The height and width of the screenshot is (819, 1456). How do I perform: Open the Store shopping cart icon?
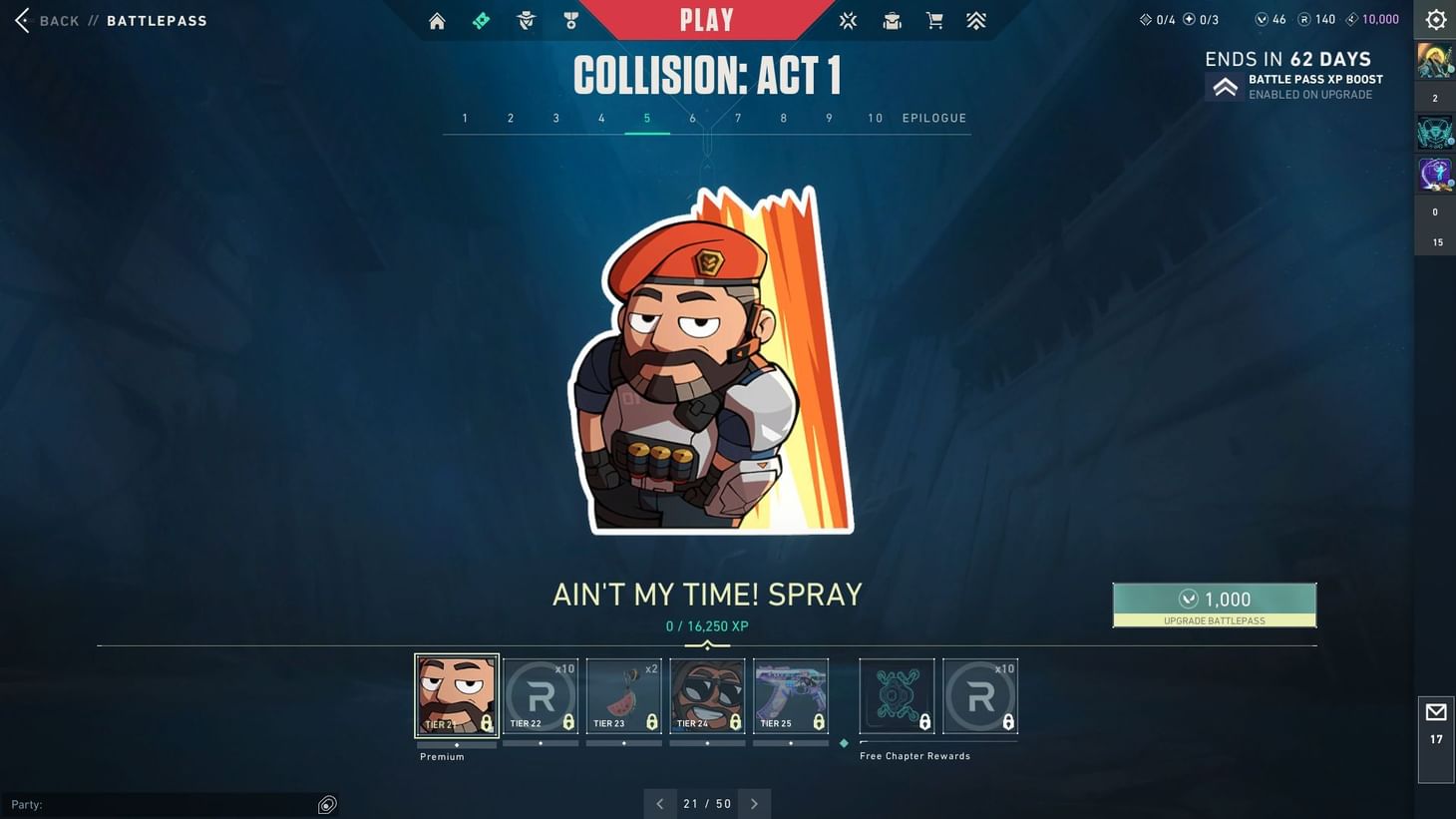[x=934, y=20]
